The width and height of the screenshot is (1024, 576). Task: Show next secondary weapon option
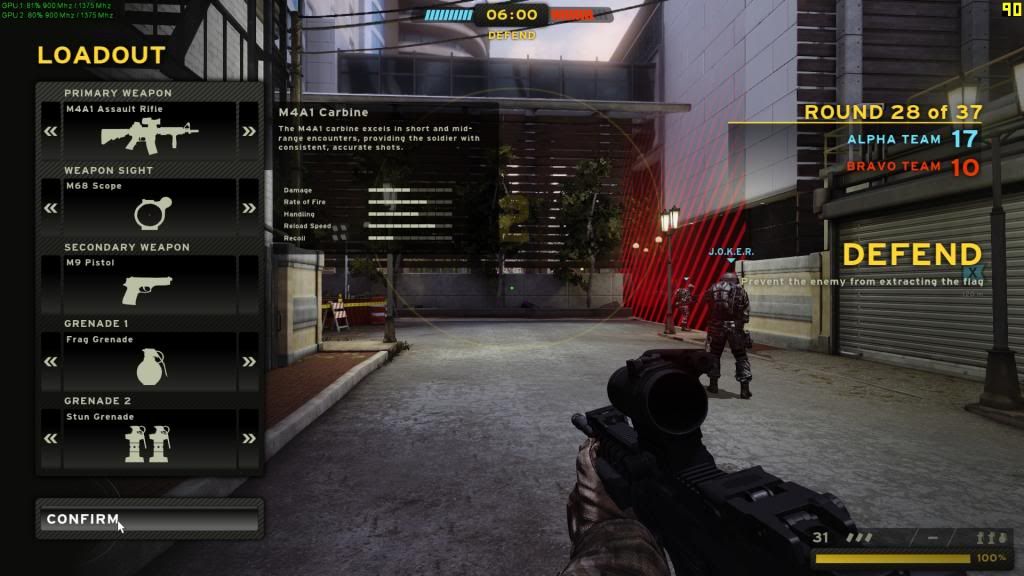tap(248, 285)
